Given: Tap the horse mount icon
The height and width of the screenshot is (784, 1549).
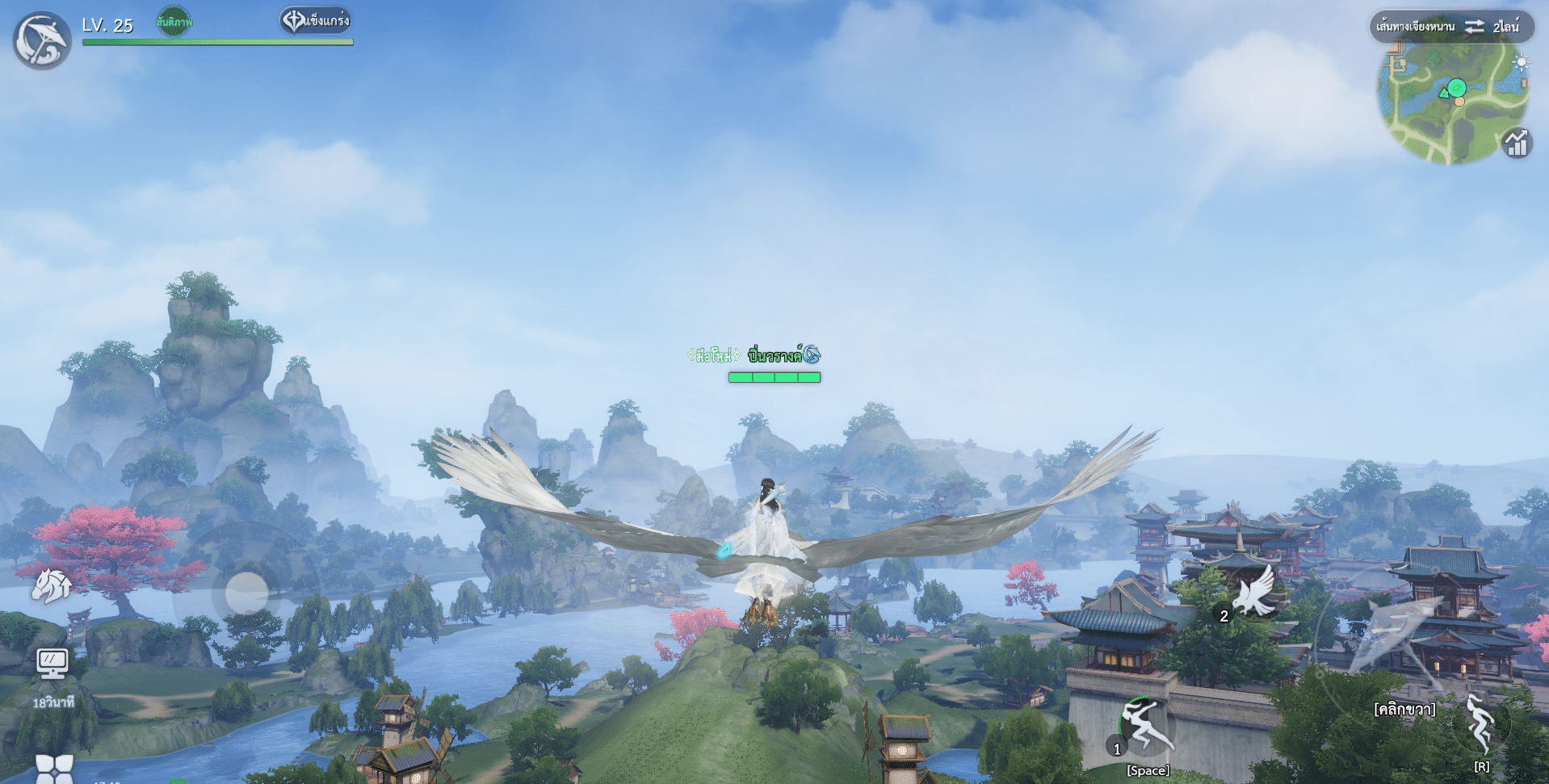Looking at the screenshot, I should (51, 585).
